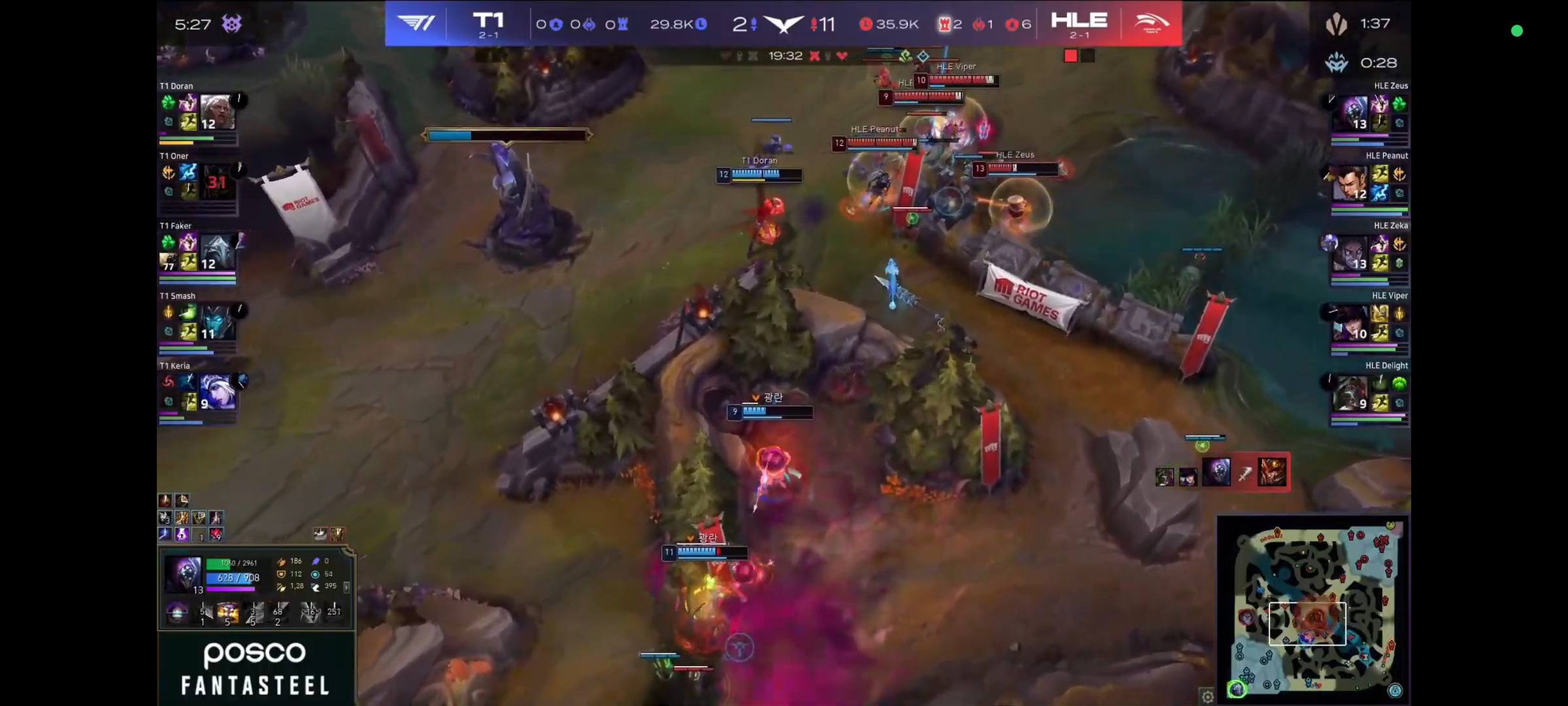This screenshot has height=706, width=1568.
Task: Select T1 Faker's champion portrait
Action: tap(217, 252)
